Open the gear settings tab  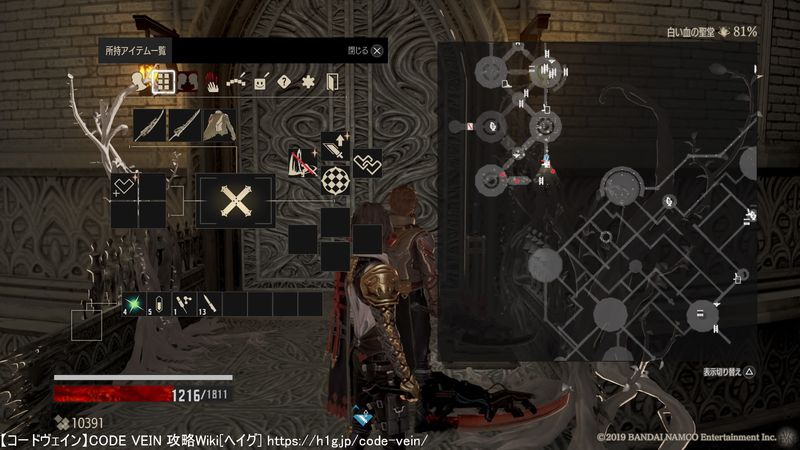tap(308, 83)
